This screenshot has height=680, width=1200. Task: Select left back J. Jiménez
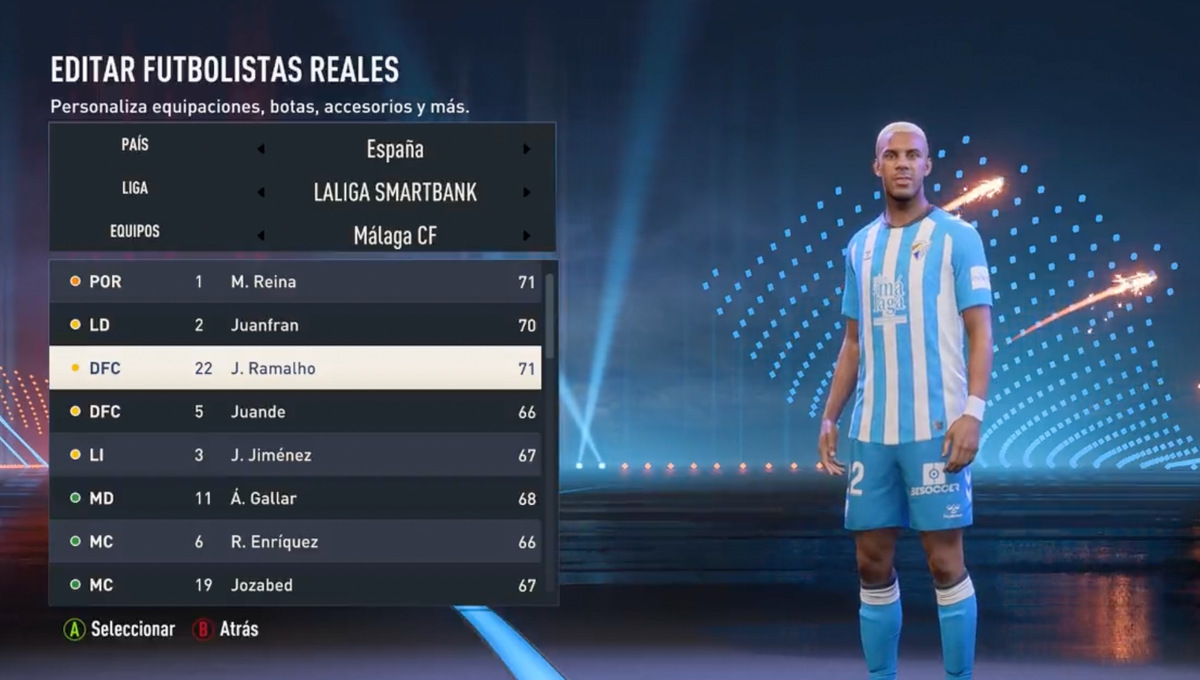pyautogui.click(x=295, y=455)
